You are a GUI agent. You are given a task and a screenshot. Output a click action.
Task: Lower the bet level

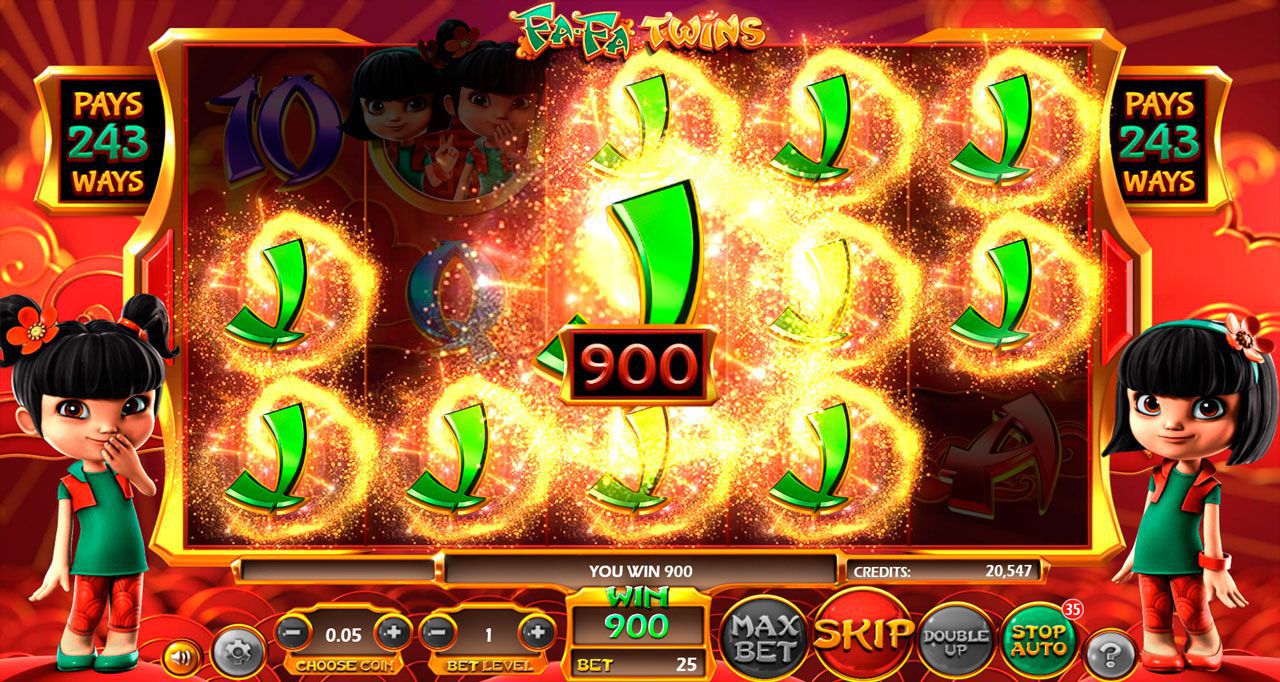pos(436,632)
